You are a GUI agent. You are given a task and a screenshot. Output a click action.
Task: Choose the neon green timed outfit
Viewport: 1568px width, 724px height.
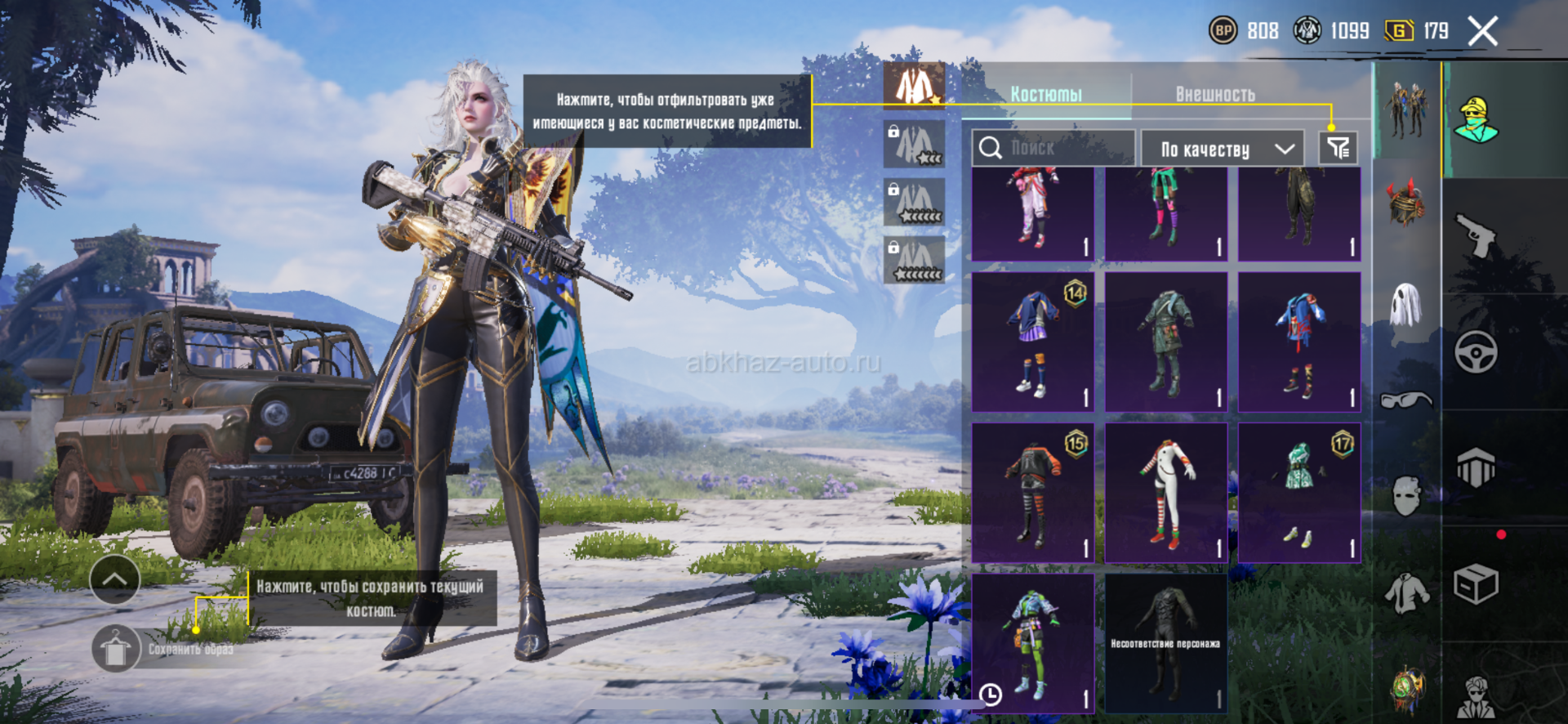[x=1032, y=643]
